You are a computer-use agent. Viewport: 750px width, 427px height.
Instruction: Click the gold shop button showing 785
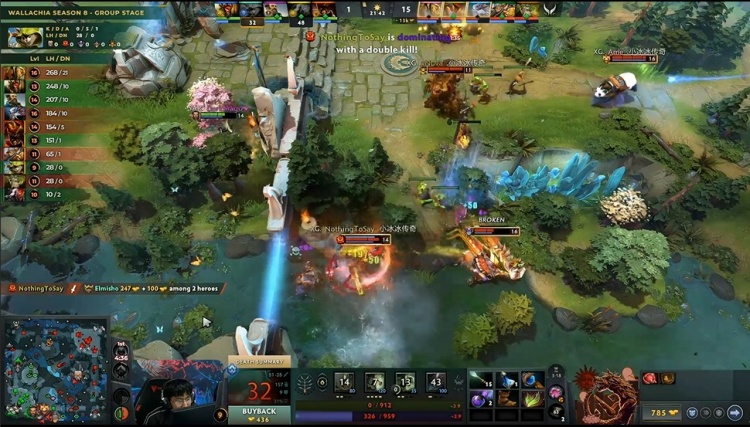[x=664, y=412]
